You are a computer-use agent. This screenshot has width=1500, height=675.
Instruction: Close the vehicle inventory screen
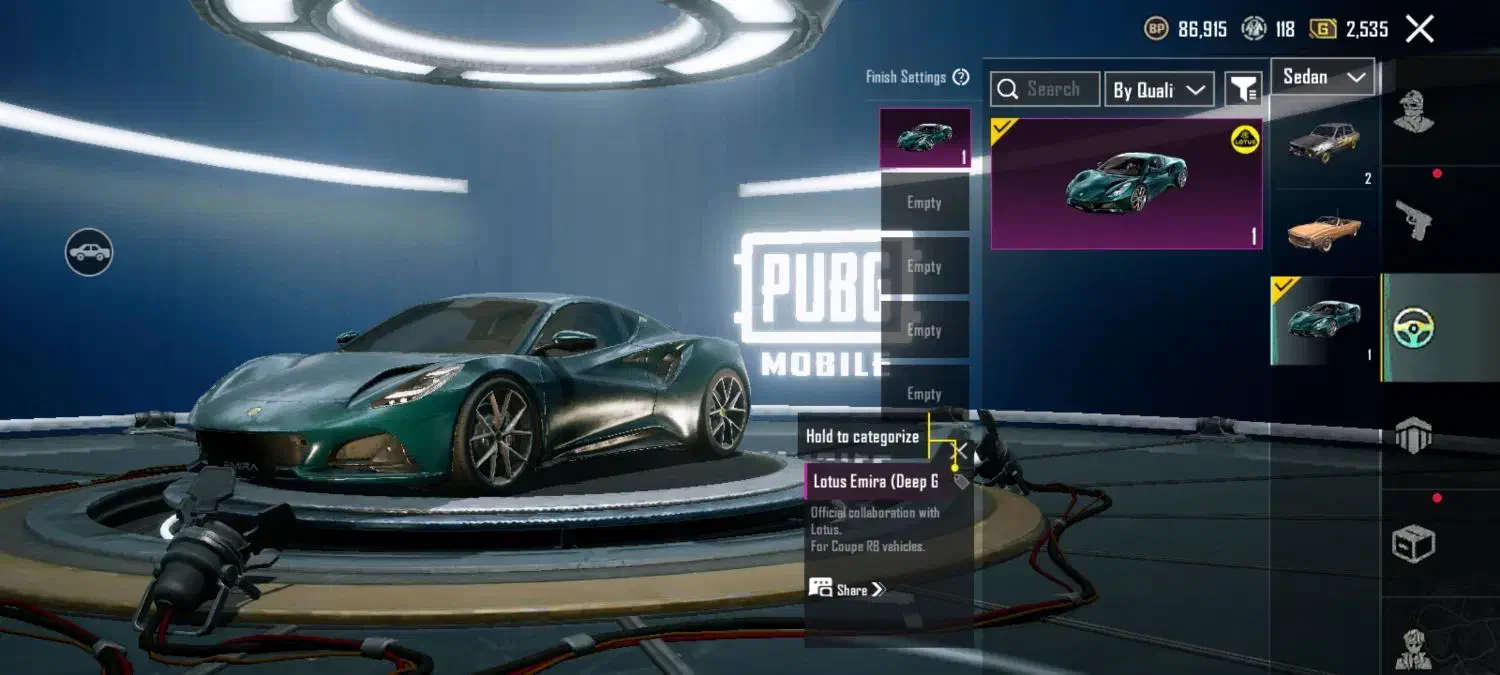(1419, 29)
